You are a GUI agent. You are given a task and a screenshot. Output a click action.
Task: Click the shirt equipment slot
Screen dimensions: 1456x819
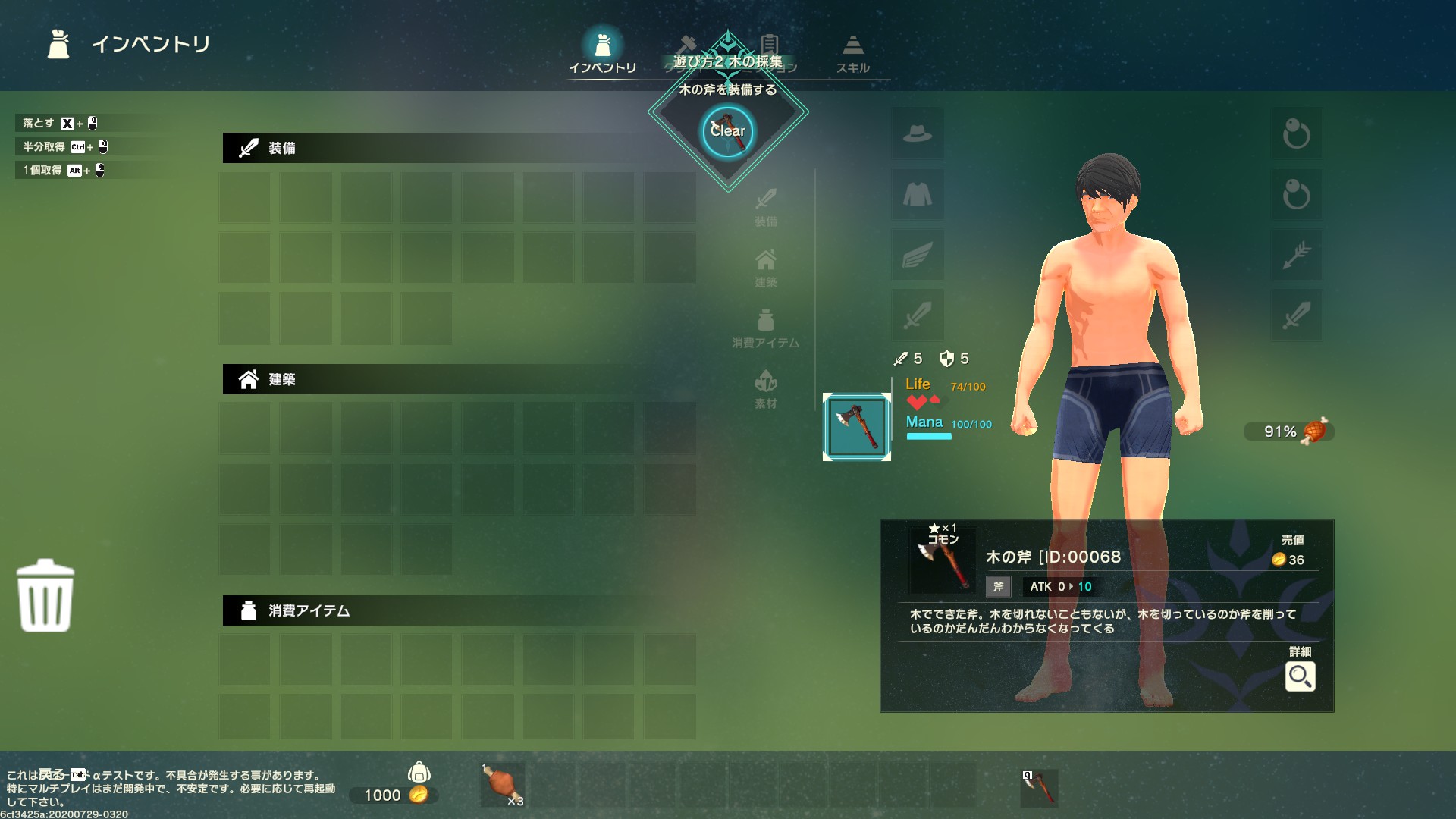coord(917,195)
